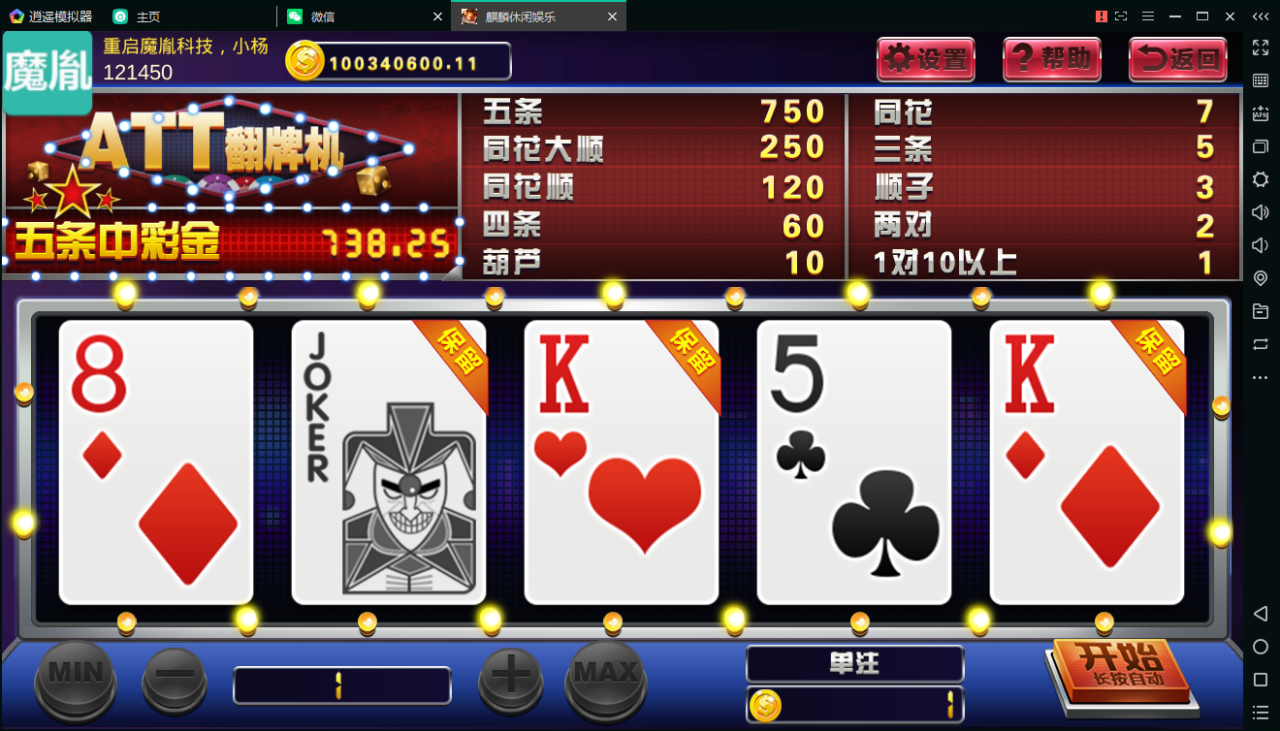Mute volume using volume down icon
This screenshot has height=731, width=1280.
pos(1259,245)
